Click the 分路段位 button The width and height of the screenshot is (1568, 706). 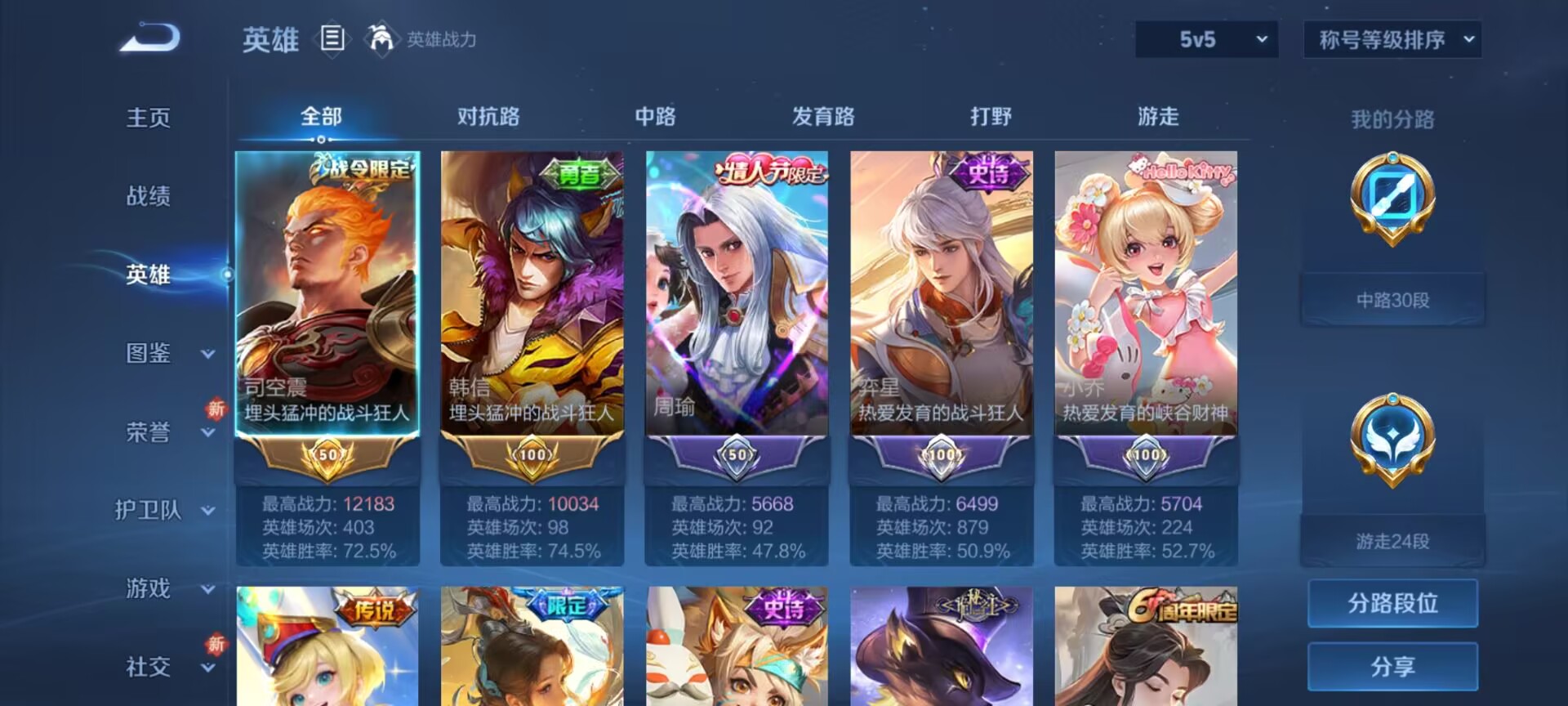(1392, 603)
